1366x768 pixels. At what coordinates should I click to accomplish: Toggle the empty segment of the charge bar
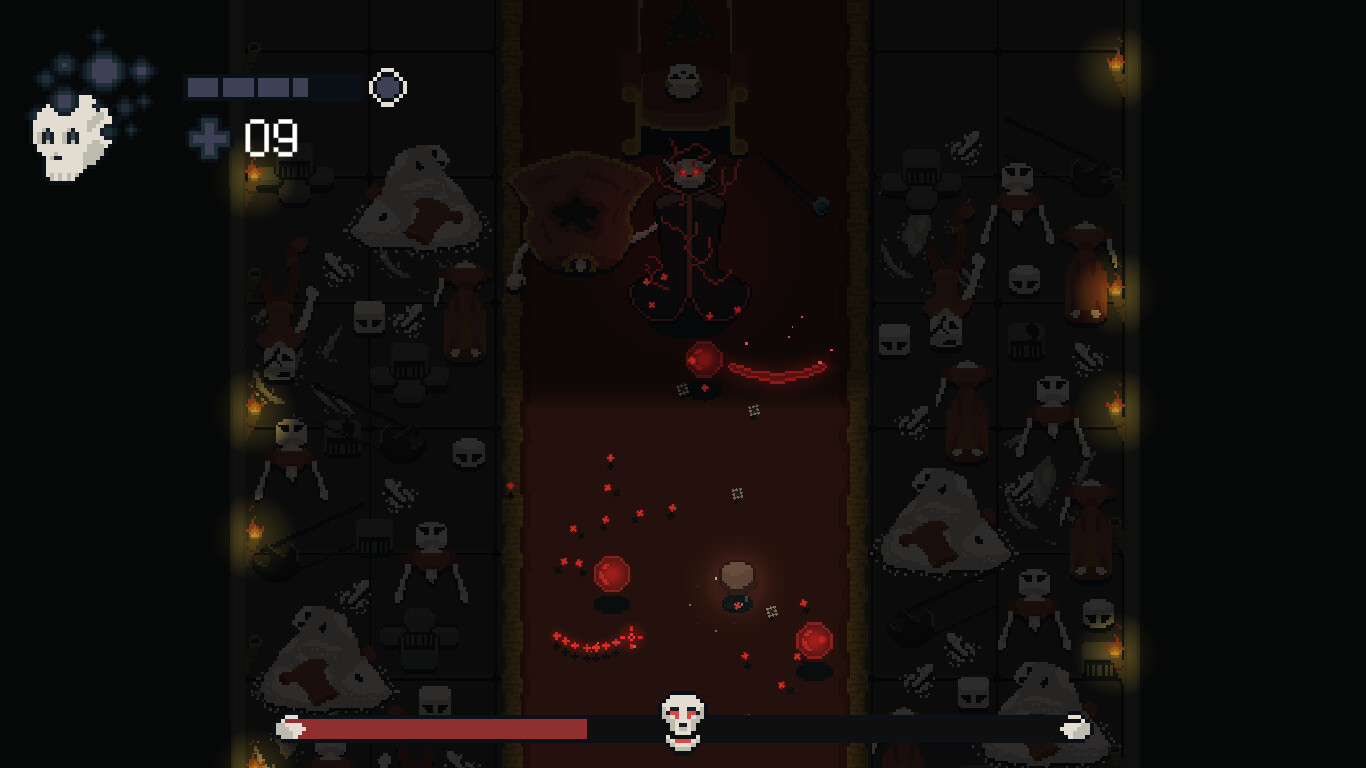point(330,87)
